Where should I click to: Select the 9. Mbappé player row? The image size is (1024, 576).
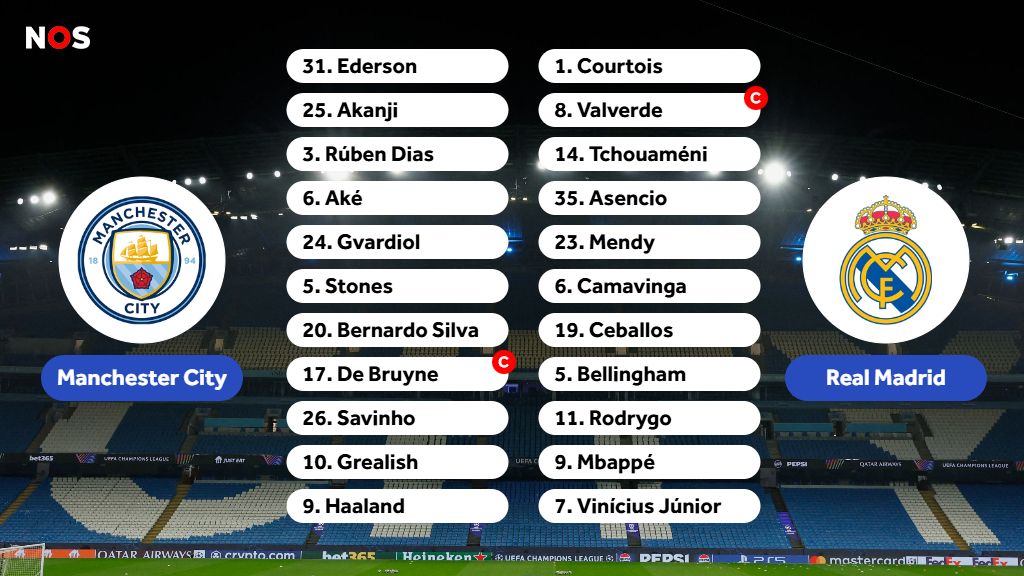(x=649, y=462)
